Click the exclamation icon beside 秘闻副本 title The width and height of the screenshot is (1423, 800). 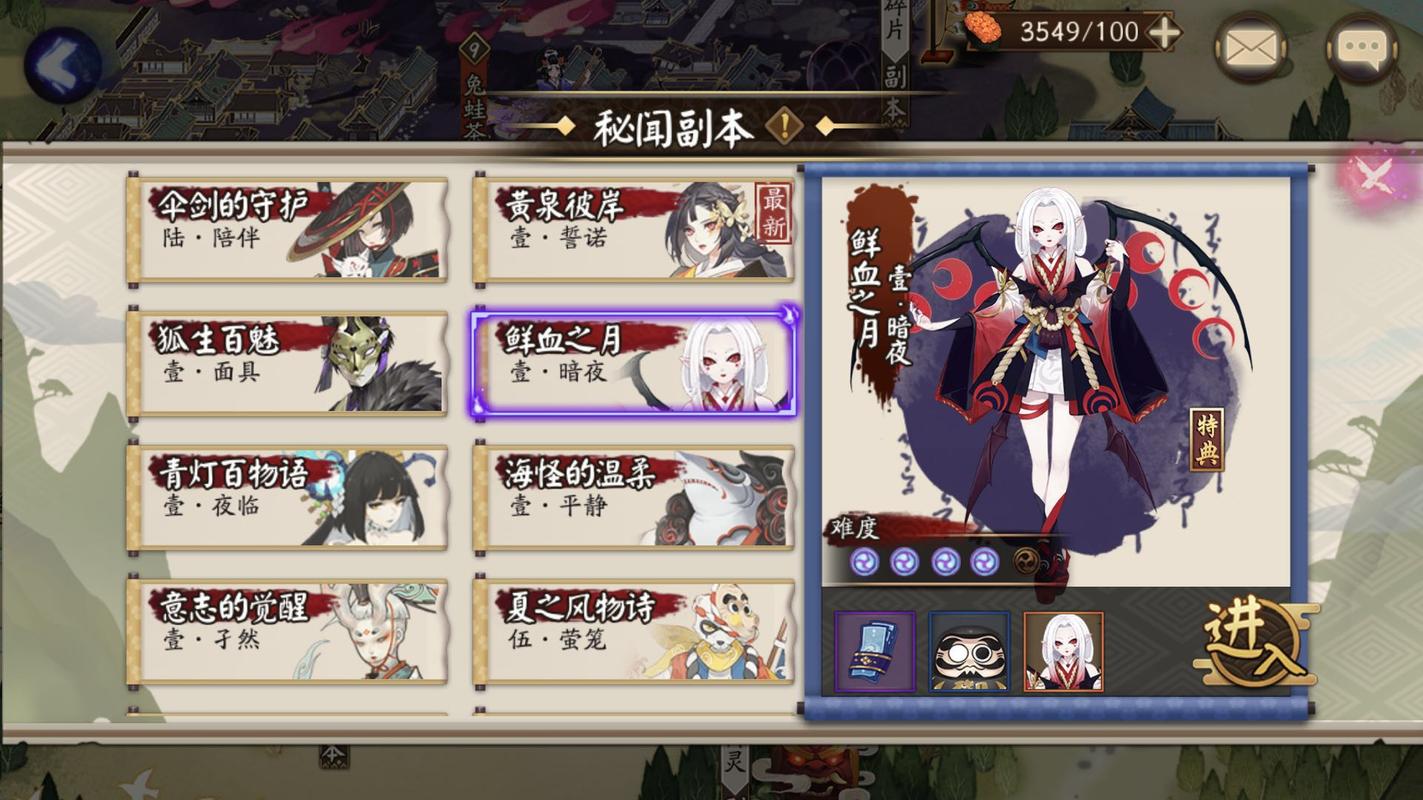783,125
